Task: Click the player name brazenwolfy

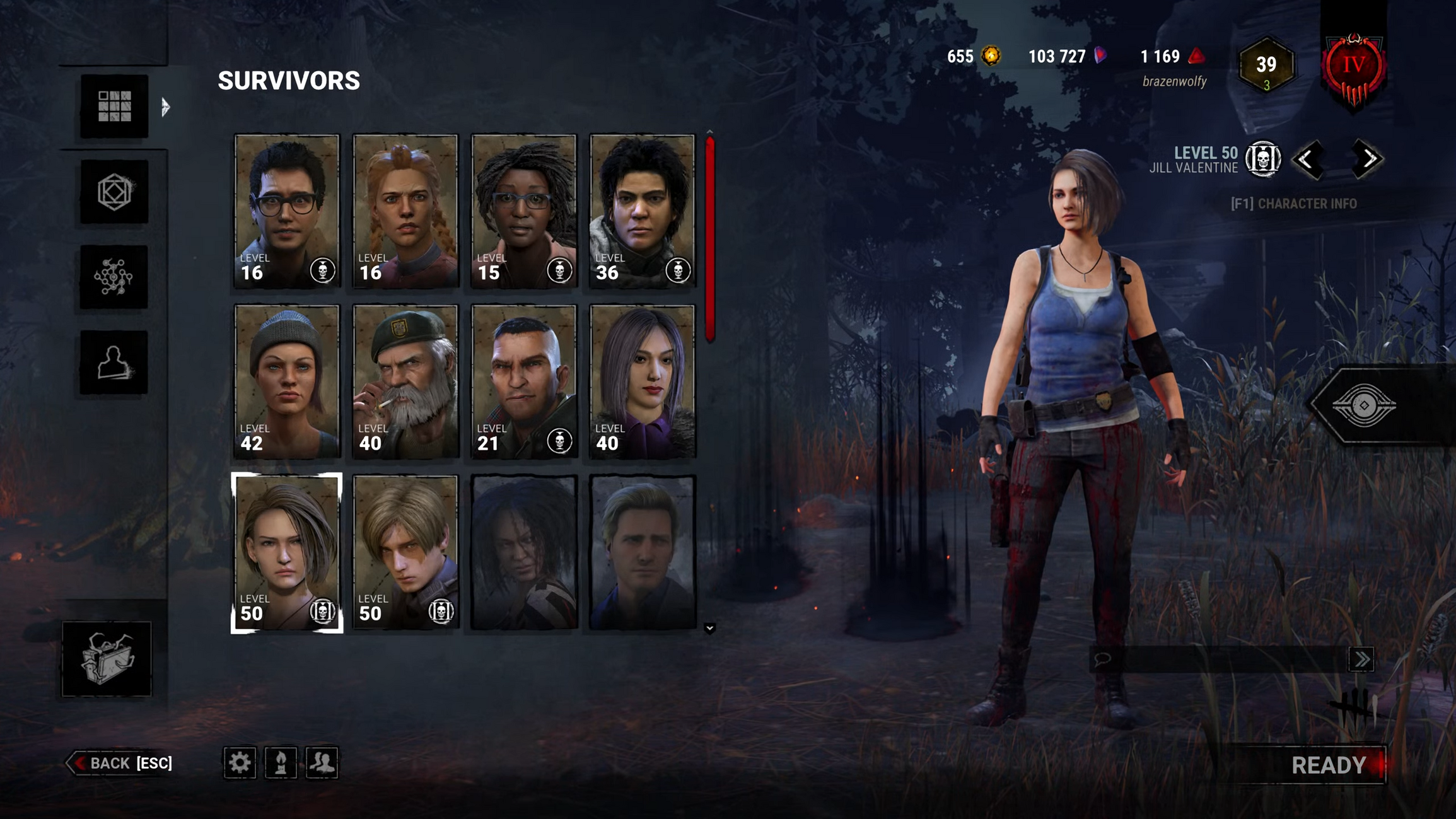Action: point(1174,81)
